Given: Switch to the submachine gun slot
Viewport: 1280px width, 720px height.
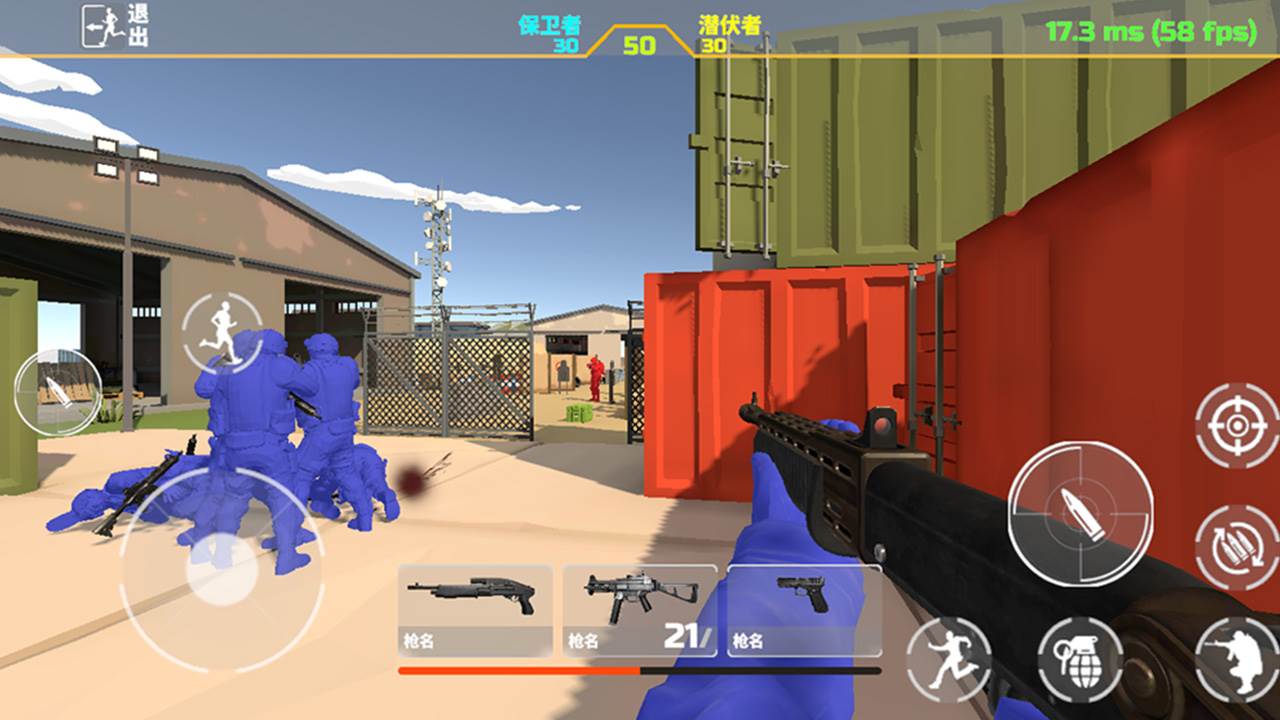Looking at the screenshot, I should click(640, 611).
